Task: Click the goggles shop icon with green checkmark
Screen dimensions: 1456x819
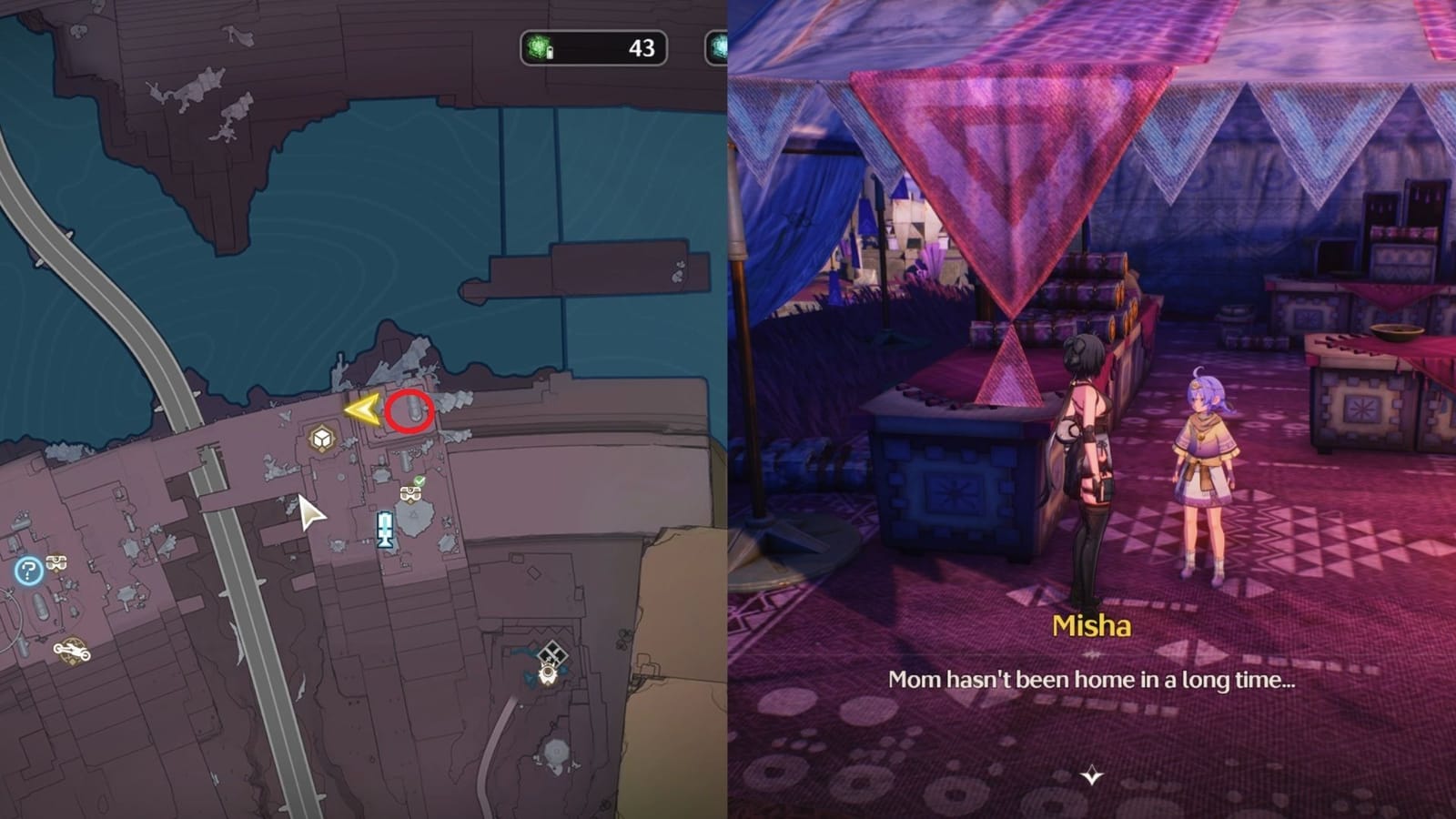Action: (x=411, y=494)
